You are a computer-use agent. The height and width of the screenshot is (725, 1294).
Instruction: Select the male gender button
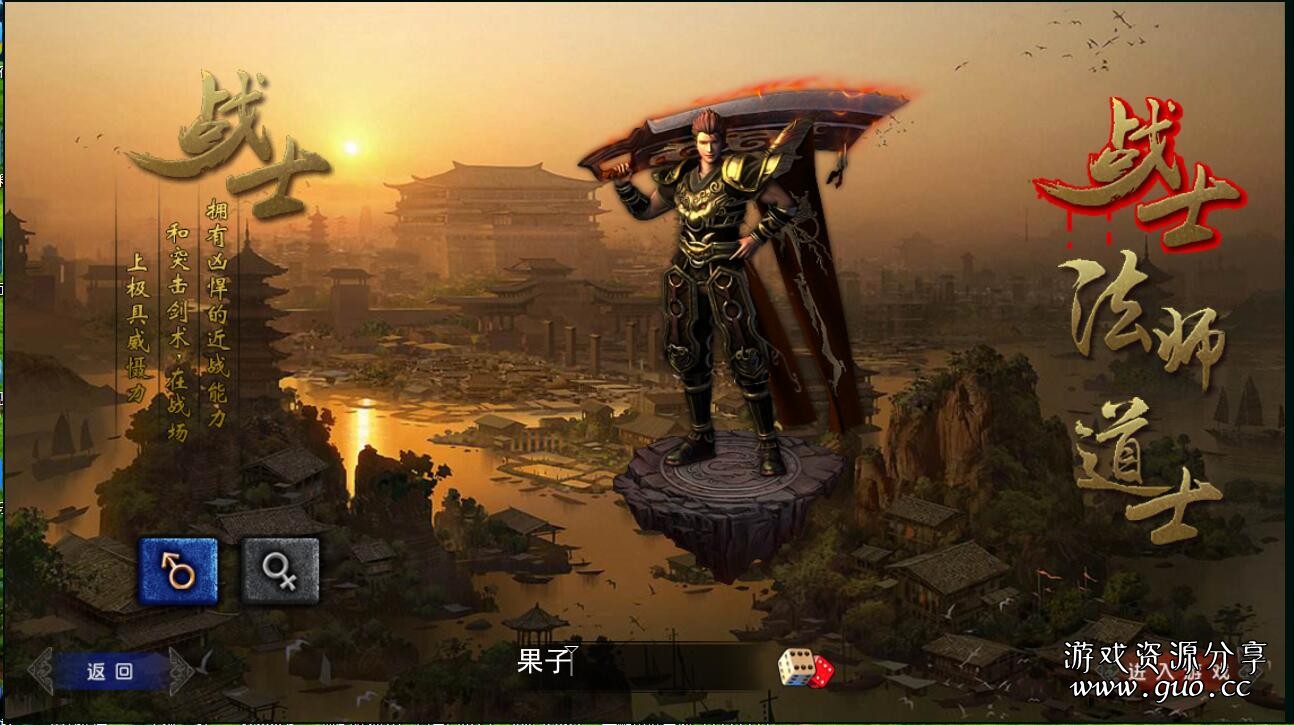point(178,571)
